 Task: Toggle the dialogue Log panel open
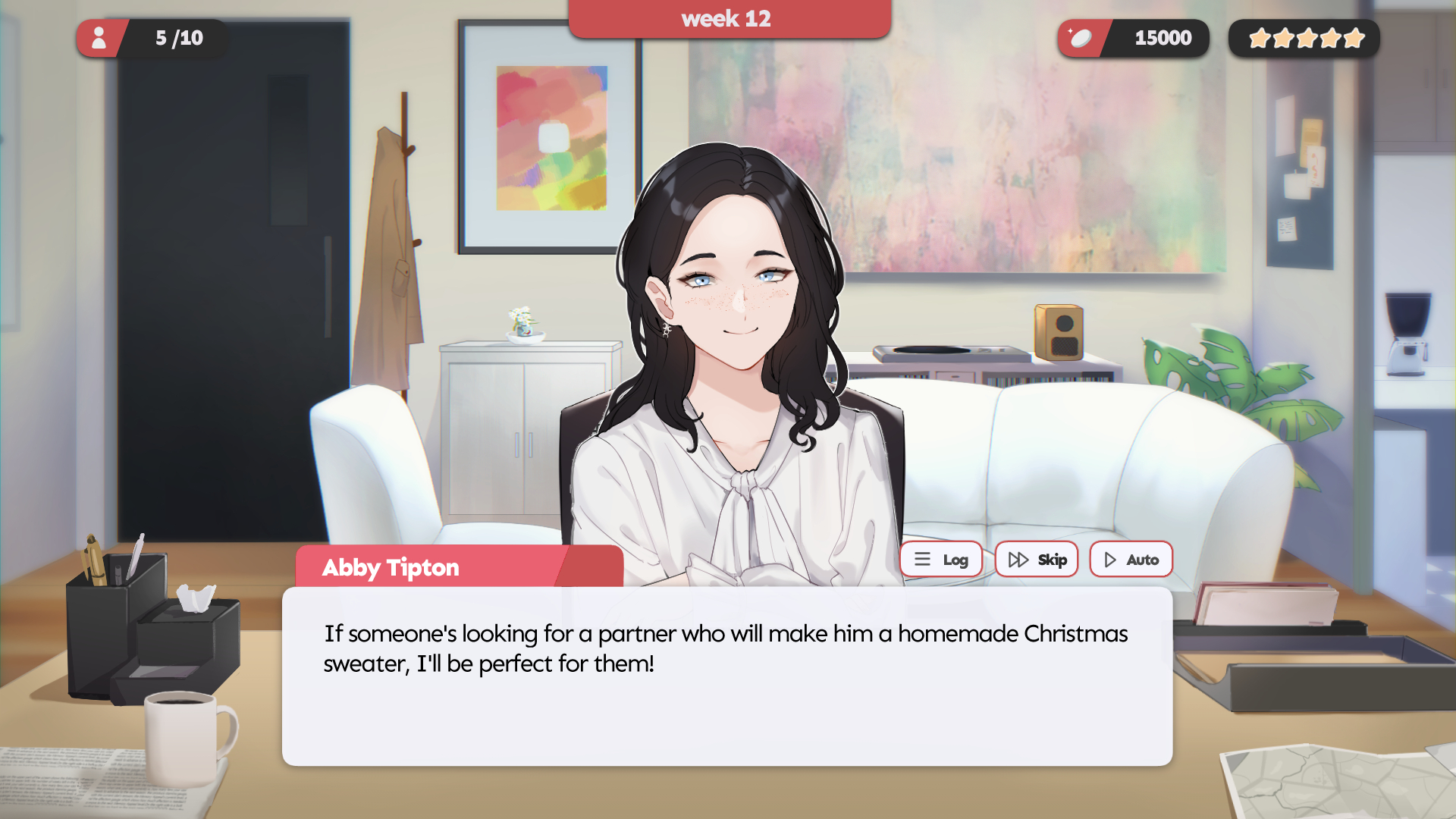pos(941,559)
